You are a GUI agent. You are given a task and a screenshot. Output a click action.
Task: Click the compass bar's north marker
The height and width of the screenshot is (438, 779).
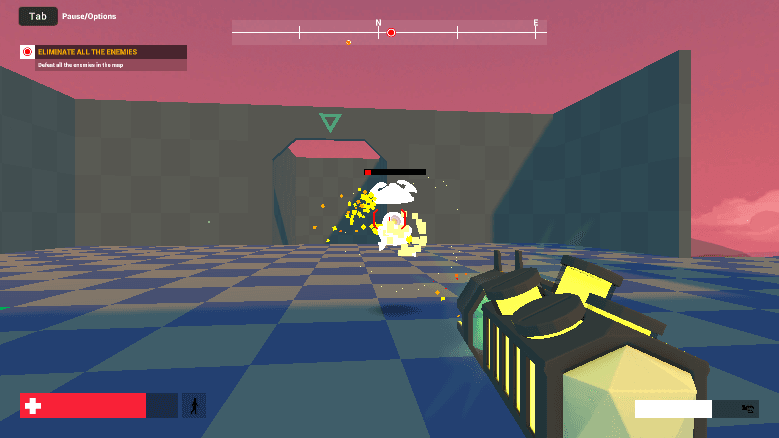click(378, 22)
